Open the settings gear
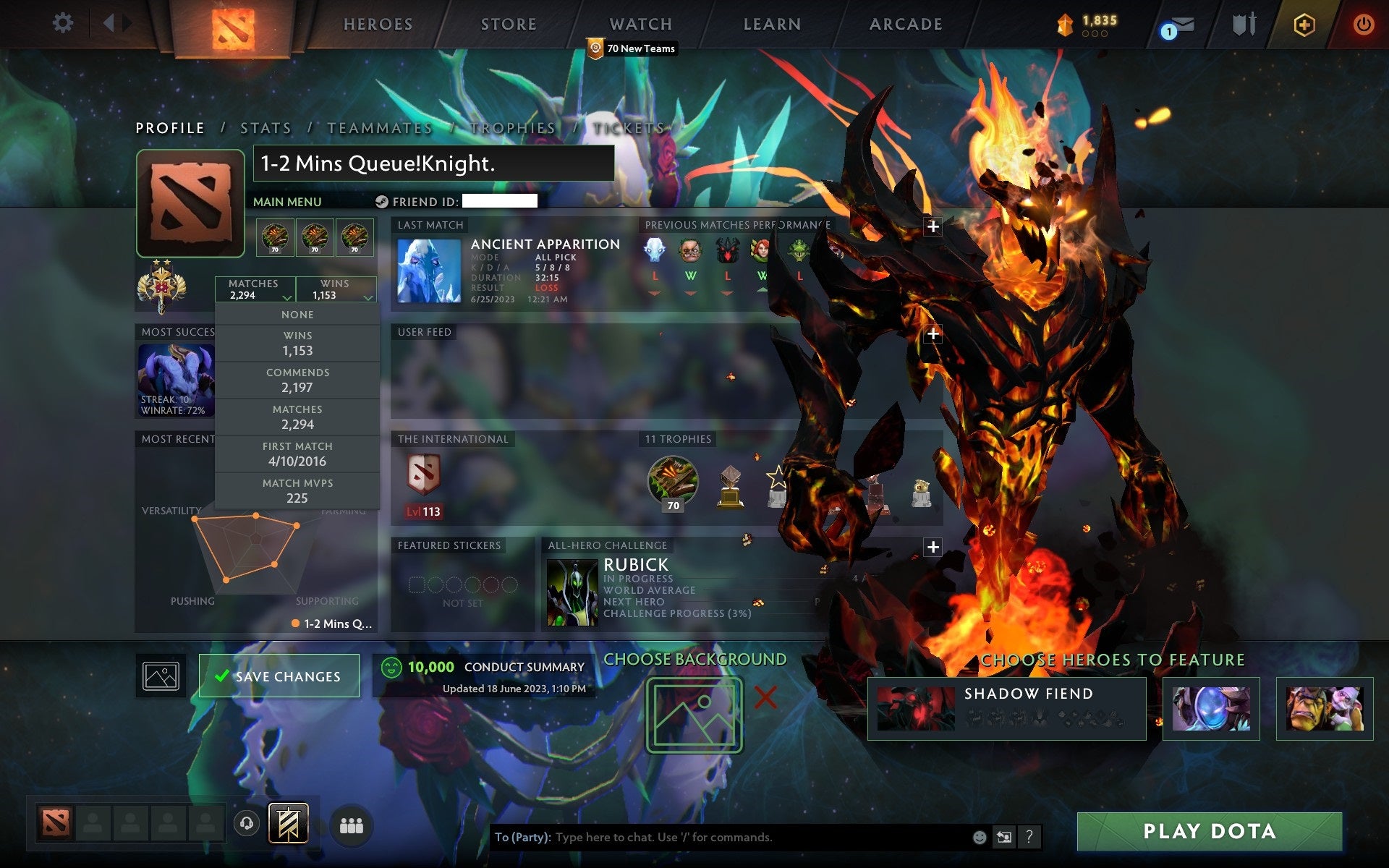This screenshot has height=868, width=1389. pyautogui.click(x=64, y=23)
